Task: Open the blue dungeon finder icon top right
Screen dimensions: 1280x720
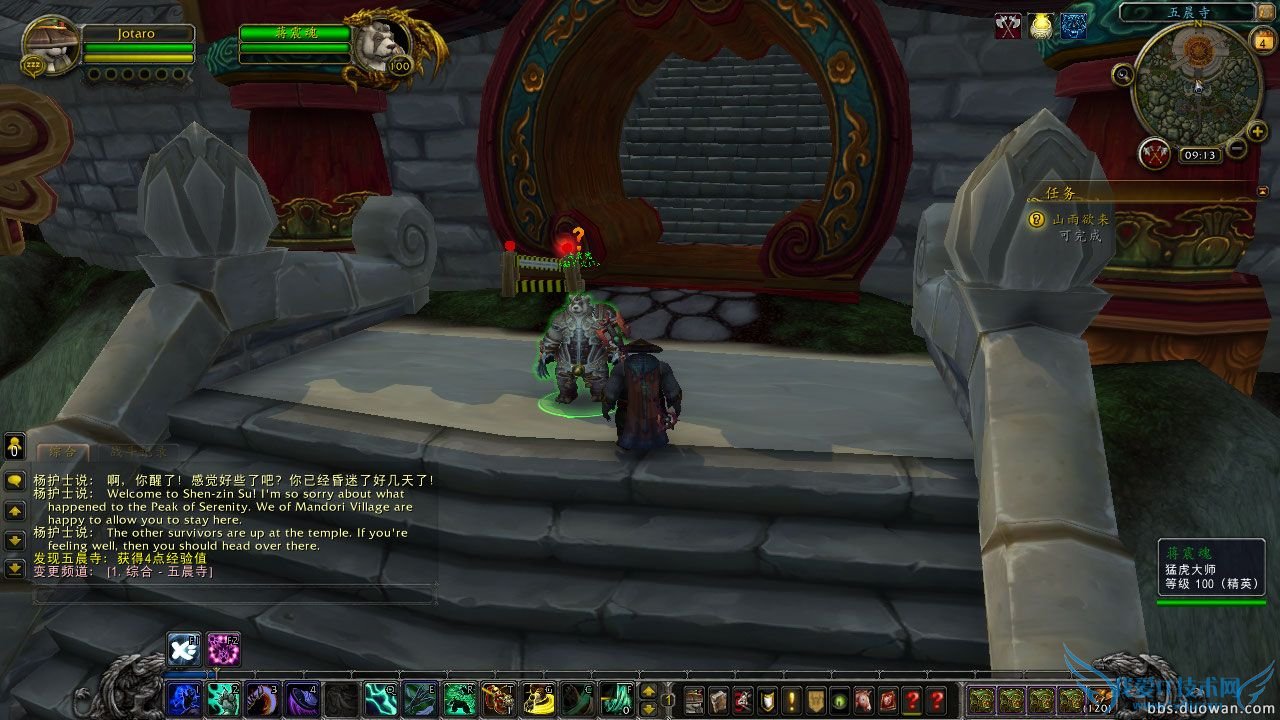Action: click(x=1075, y=27)
